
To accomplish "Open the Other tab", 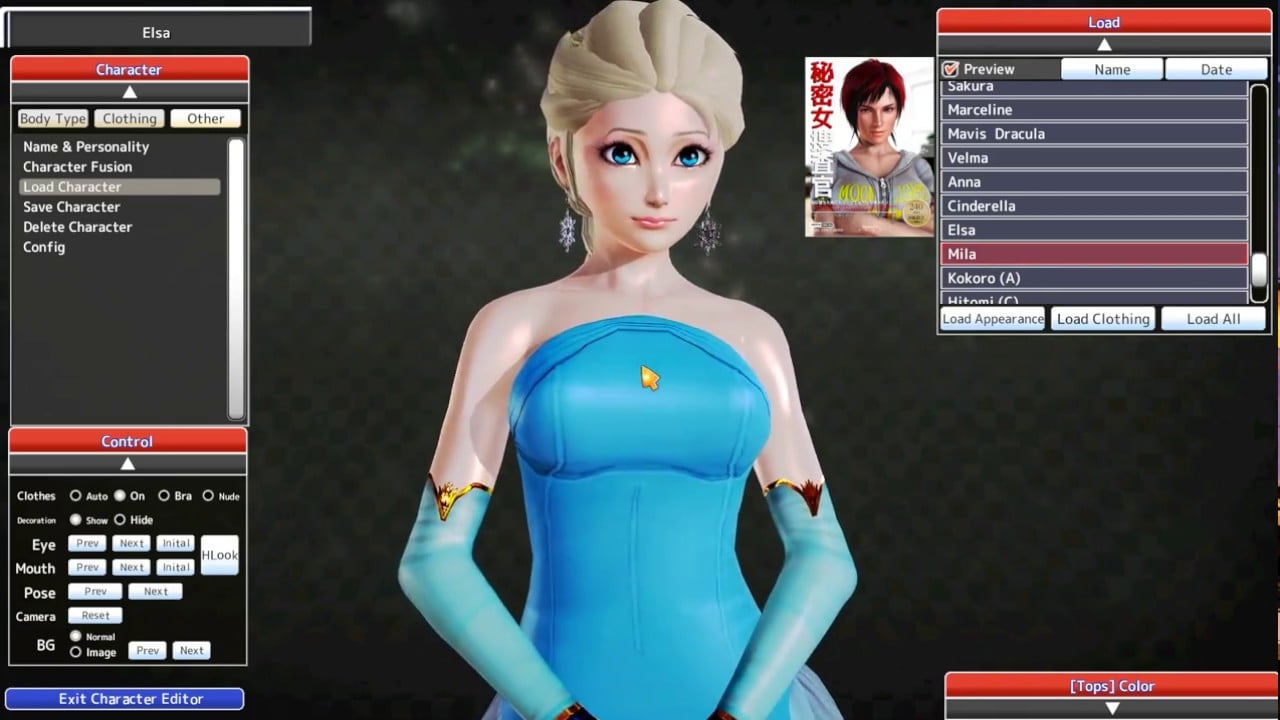I will (205, 118).
